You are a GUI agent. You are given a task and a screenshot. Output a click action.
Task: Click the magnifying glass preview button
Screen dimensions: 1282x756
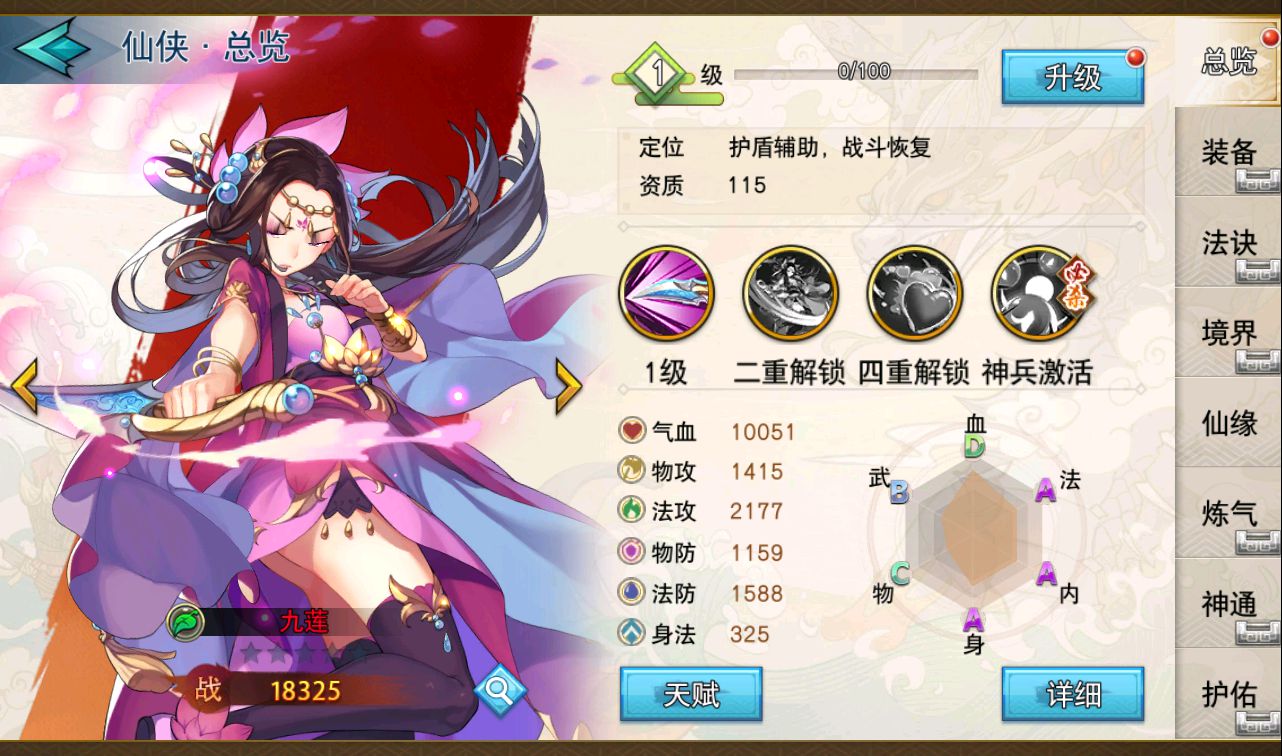click(499, 689)
